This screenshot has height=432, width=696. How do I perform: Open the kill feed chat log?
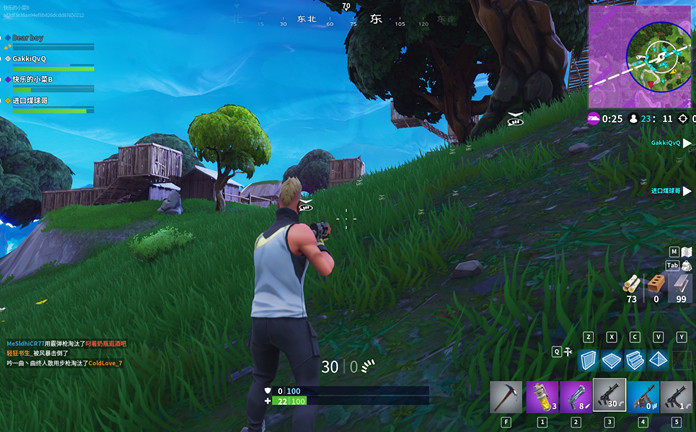(x=65, y=353)
